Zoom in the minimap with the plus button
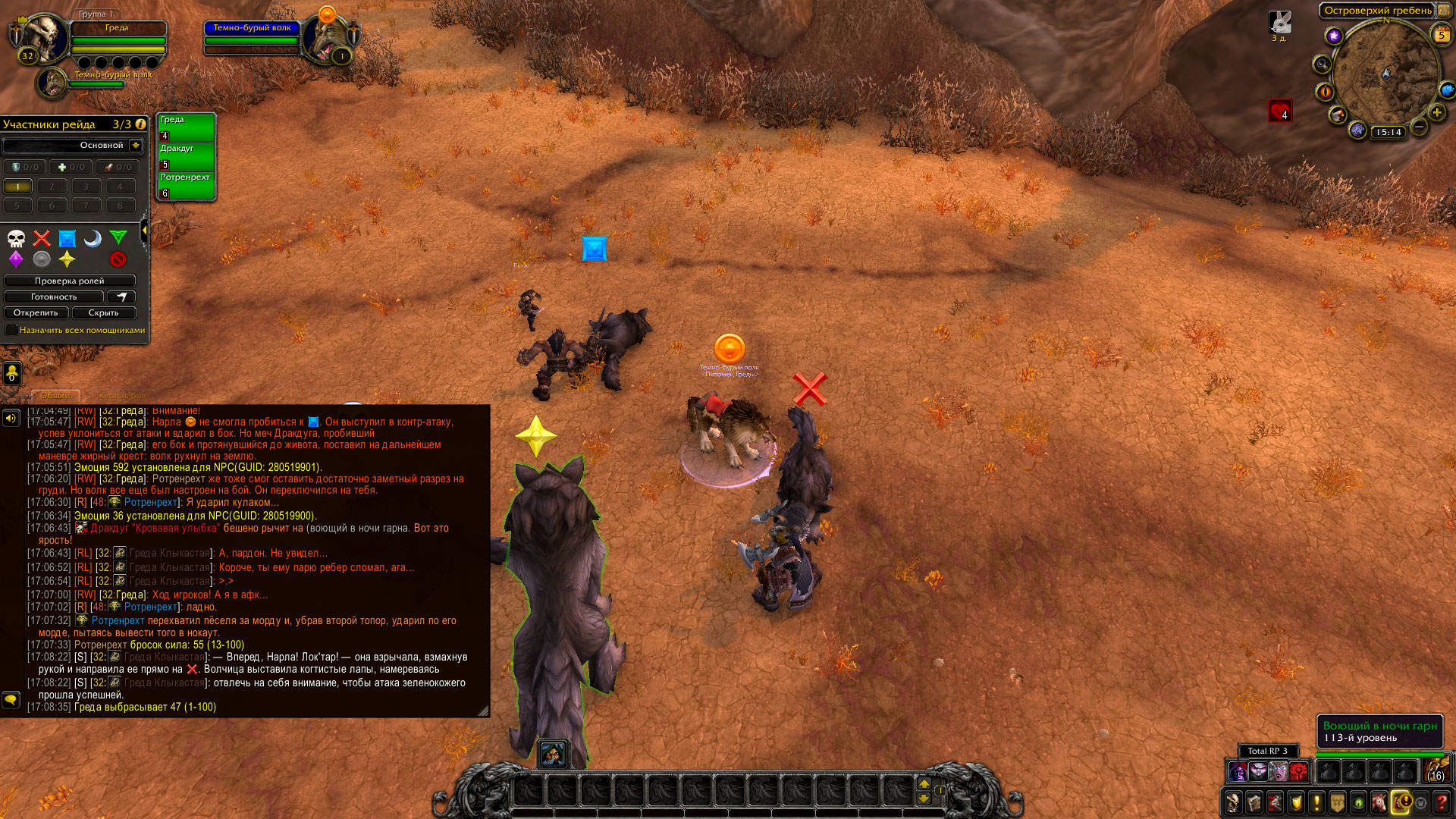Screen dimensions: 1456x819 tap(1436, 113)
